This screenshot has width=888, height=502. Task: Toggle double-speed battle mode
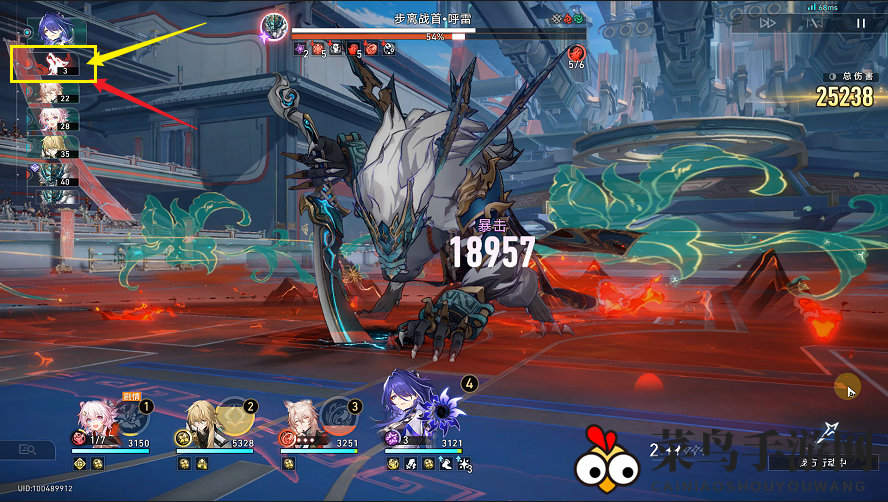coord(768,23)
